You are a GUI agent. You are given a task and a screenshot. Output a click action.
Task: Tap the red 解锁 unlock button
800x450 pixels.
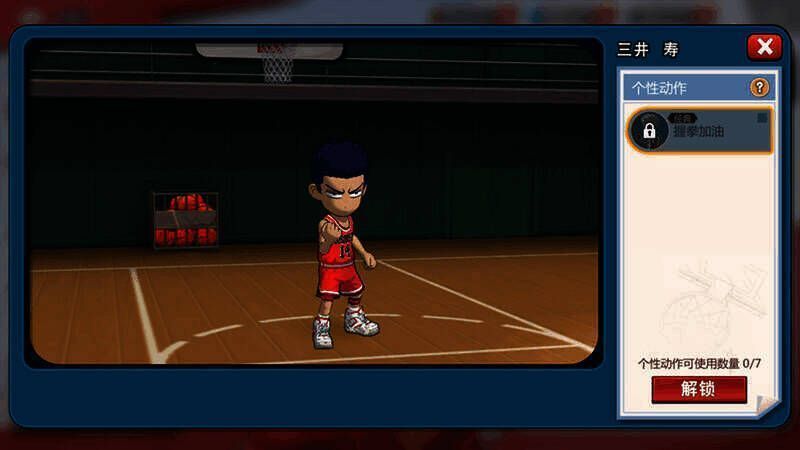pyautogui.click(x=698, y=389)
